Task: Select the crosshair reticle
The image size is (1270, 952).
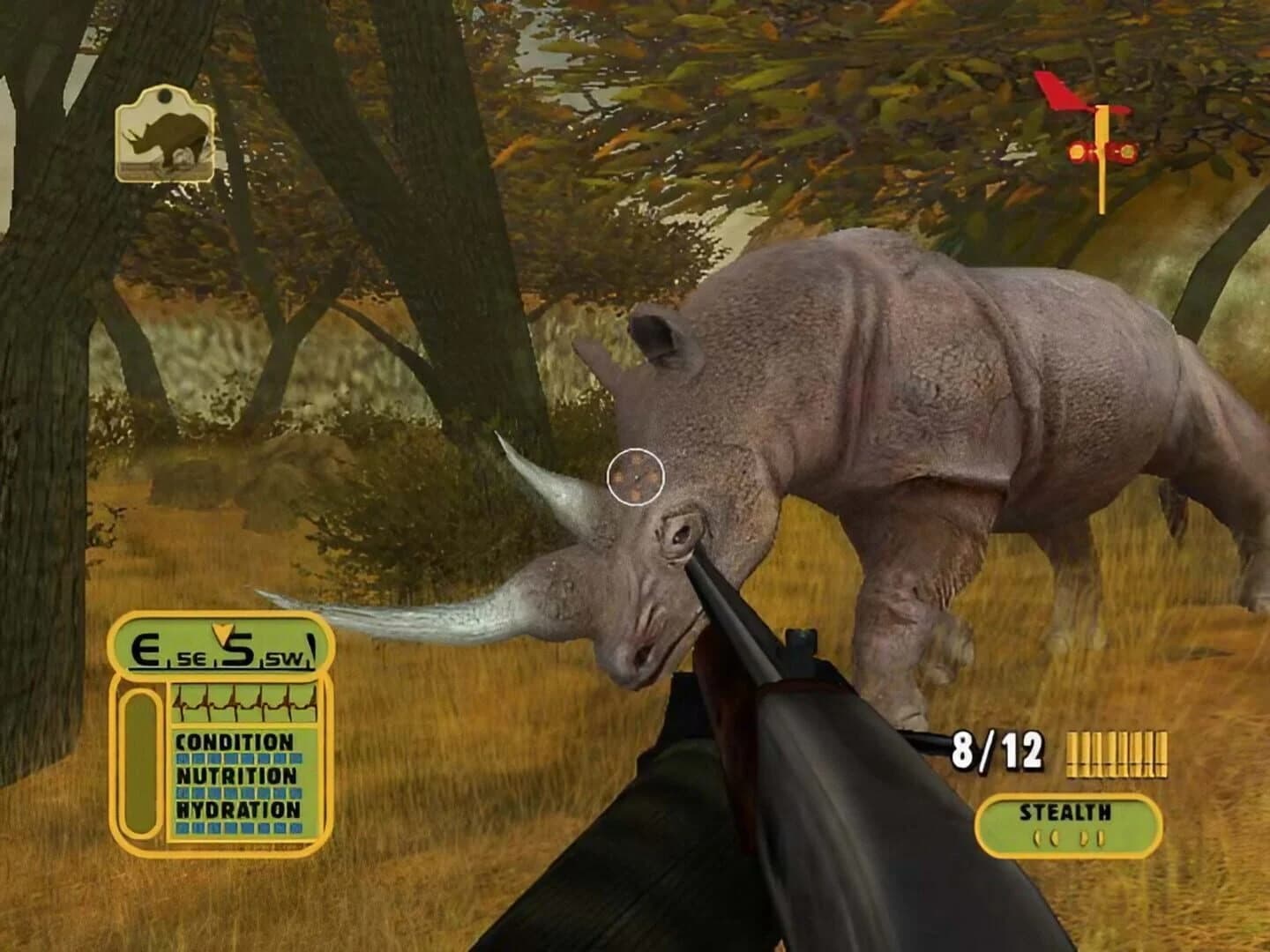Action: 638,475
